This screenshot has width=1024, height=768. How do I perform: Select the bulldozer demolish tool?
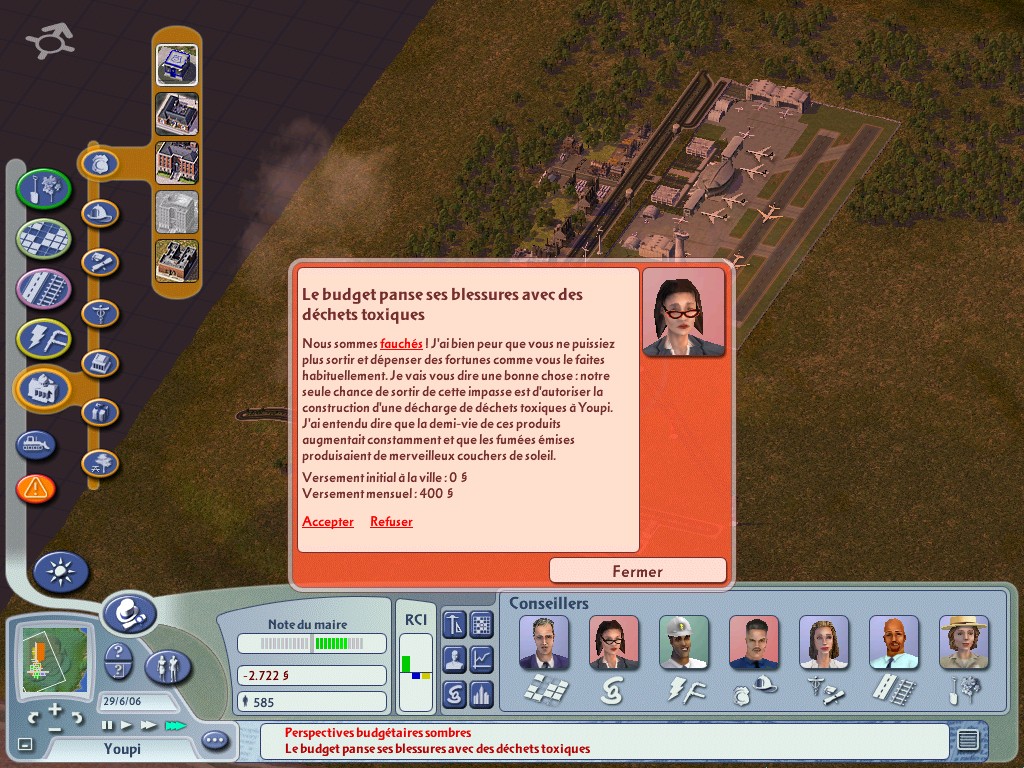[36, 444]
